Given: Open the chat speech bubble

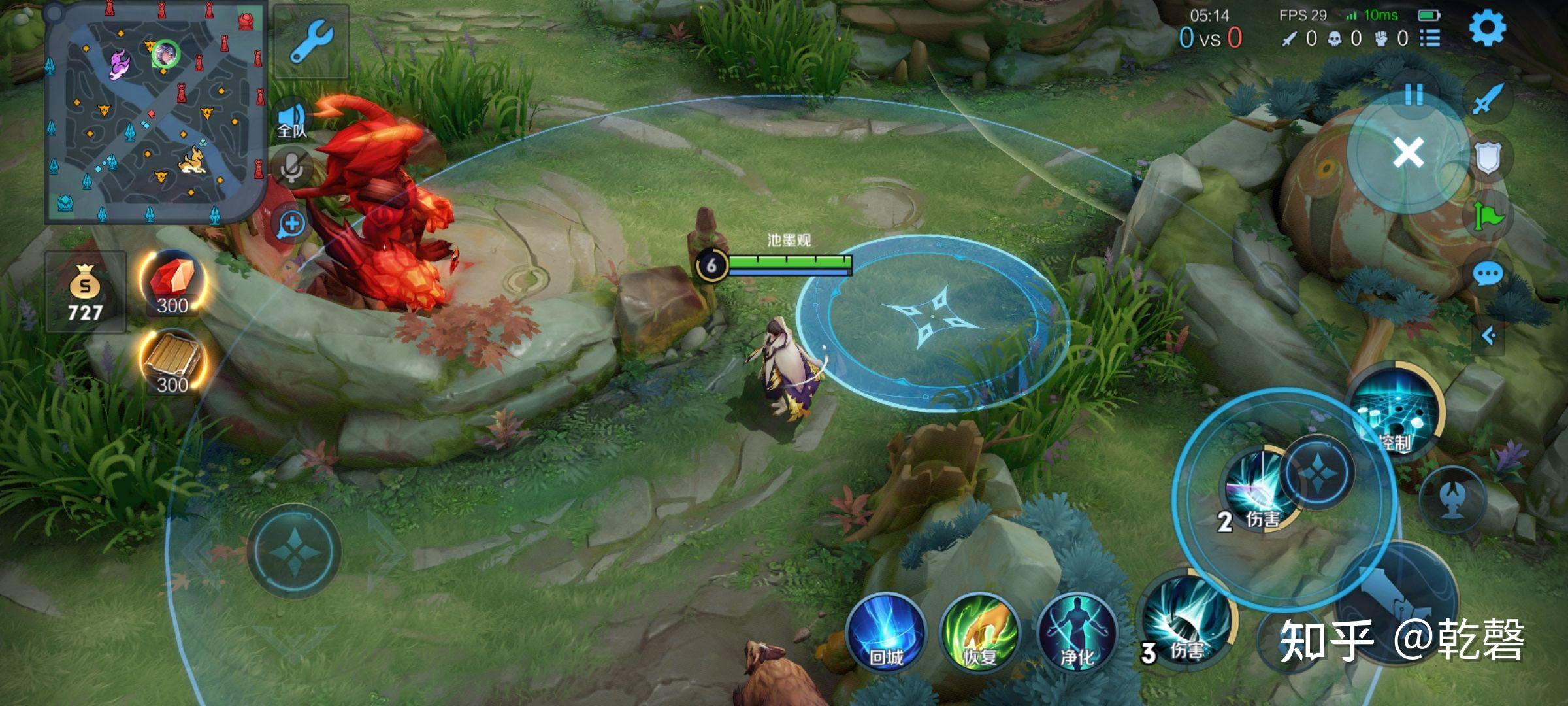Looking at the screenshot, I should point(1488,274).
